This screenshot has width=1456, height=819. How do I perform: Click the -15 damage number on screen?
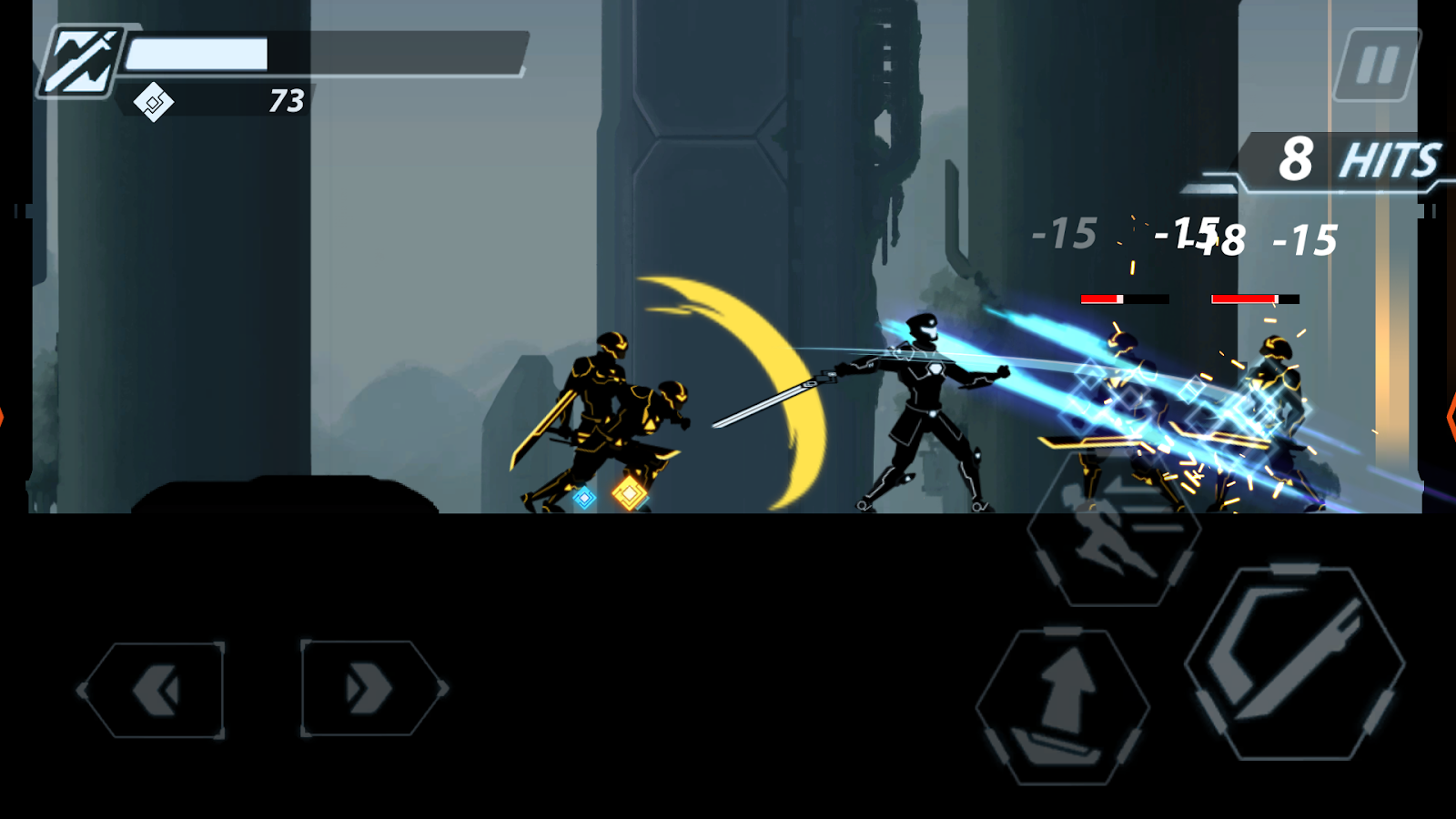[1065, 235]
